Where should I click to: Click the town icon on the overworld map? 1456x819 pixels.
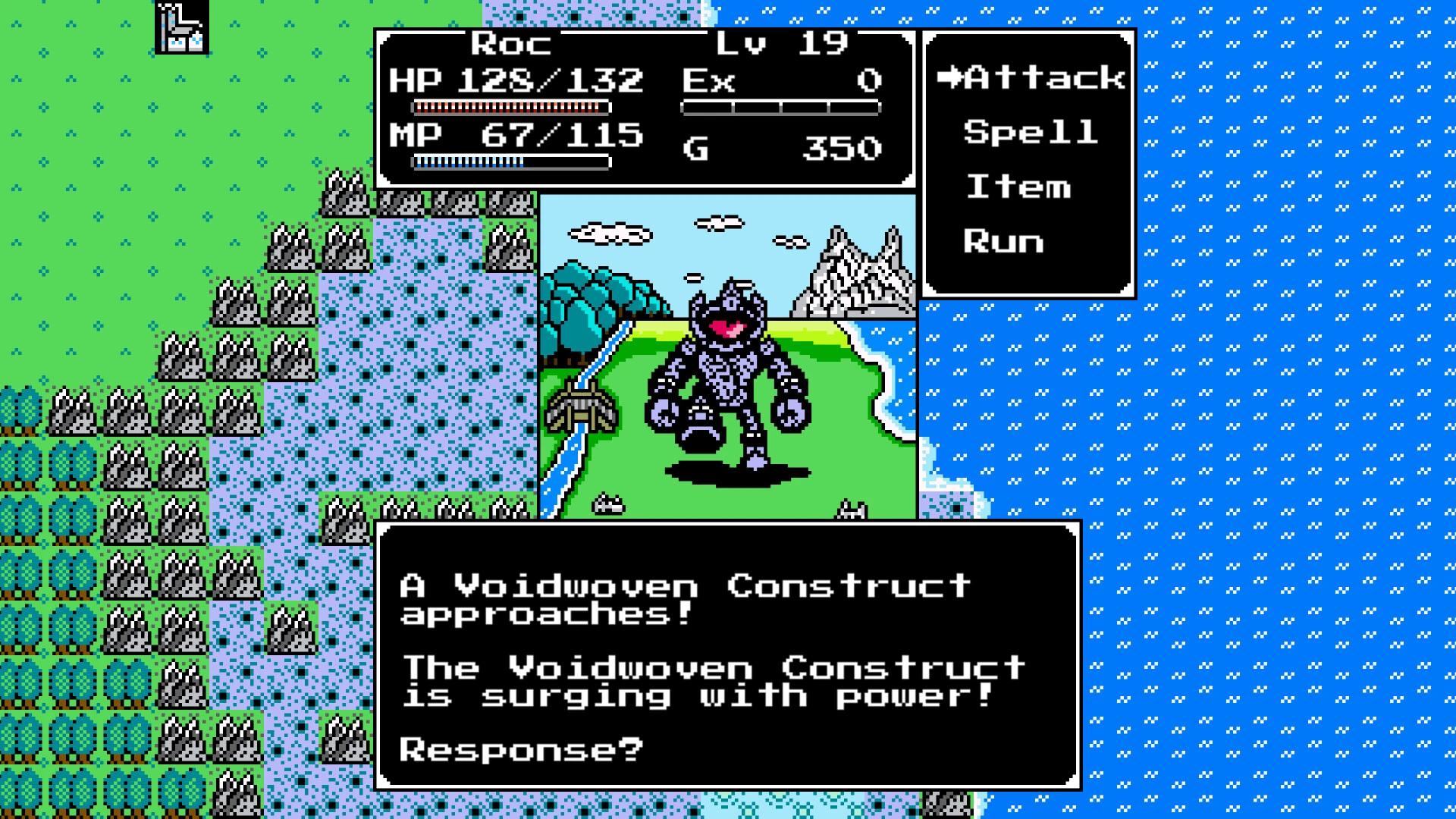tap(180, 27)
